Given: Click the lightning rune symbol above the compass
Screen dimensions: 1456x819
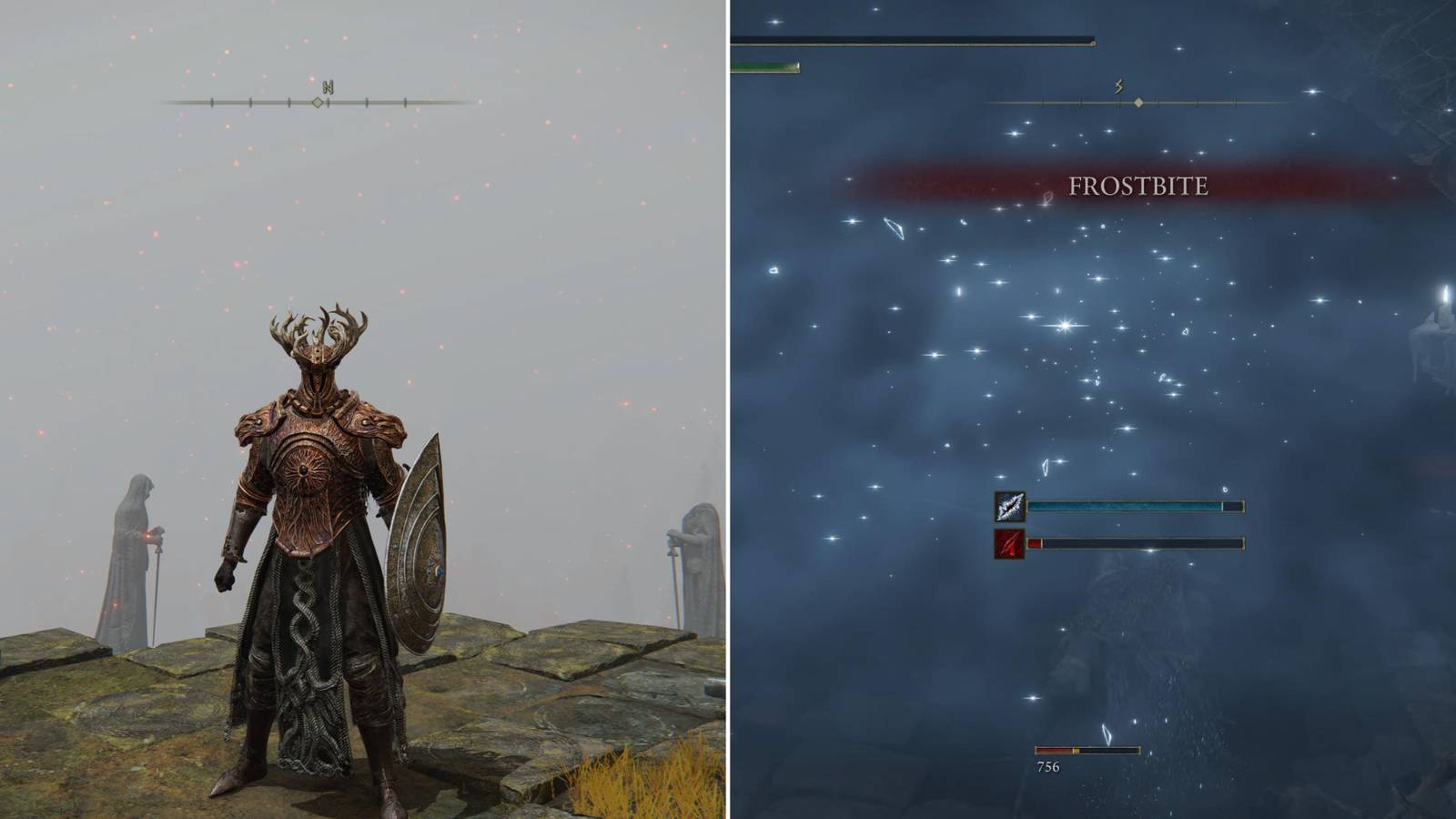Looking at the screenshot, I should coord(1119,86).
